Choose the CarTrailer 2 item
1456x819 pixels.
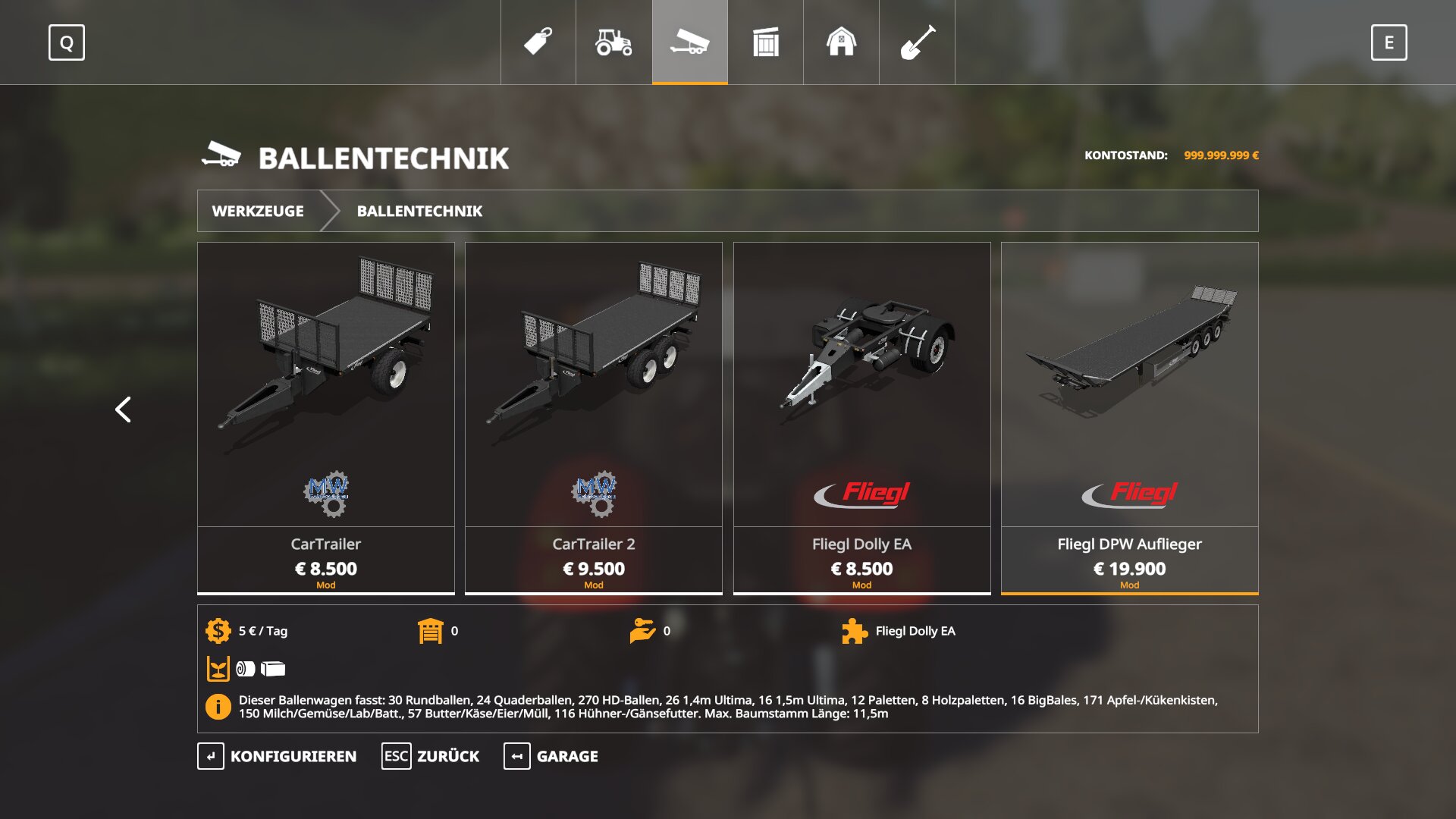pyautogui.click(x=594, y=417)
